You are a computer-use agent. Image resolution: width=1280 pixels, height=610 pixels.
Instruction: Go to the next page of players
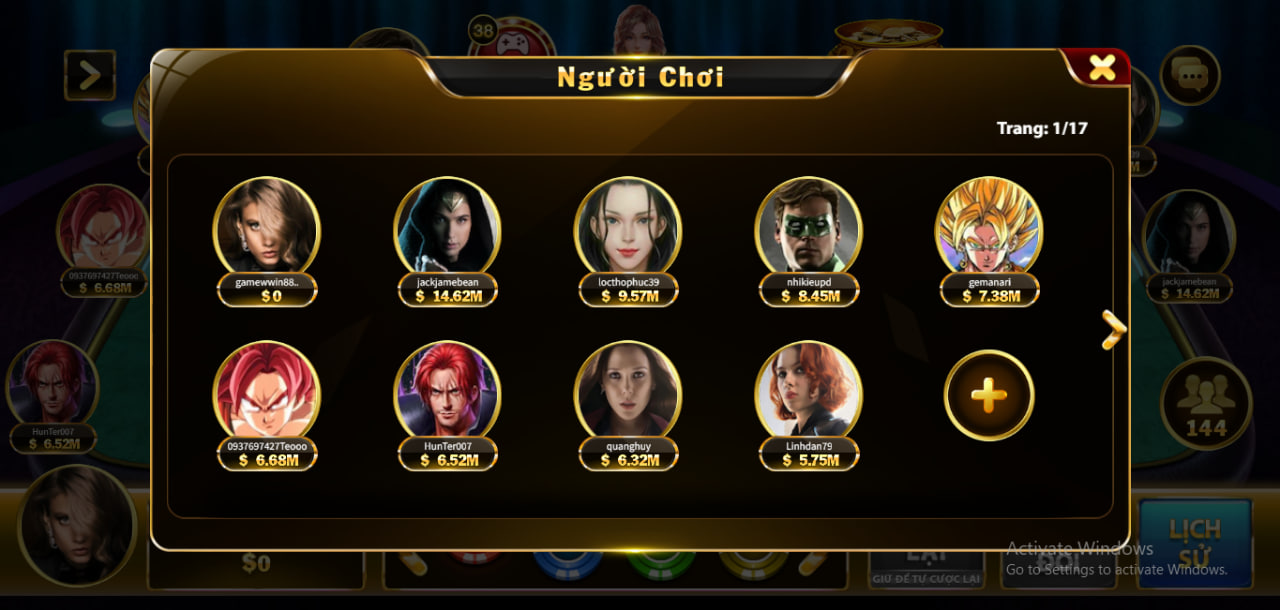(x=1113, y=329)
